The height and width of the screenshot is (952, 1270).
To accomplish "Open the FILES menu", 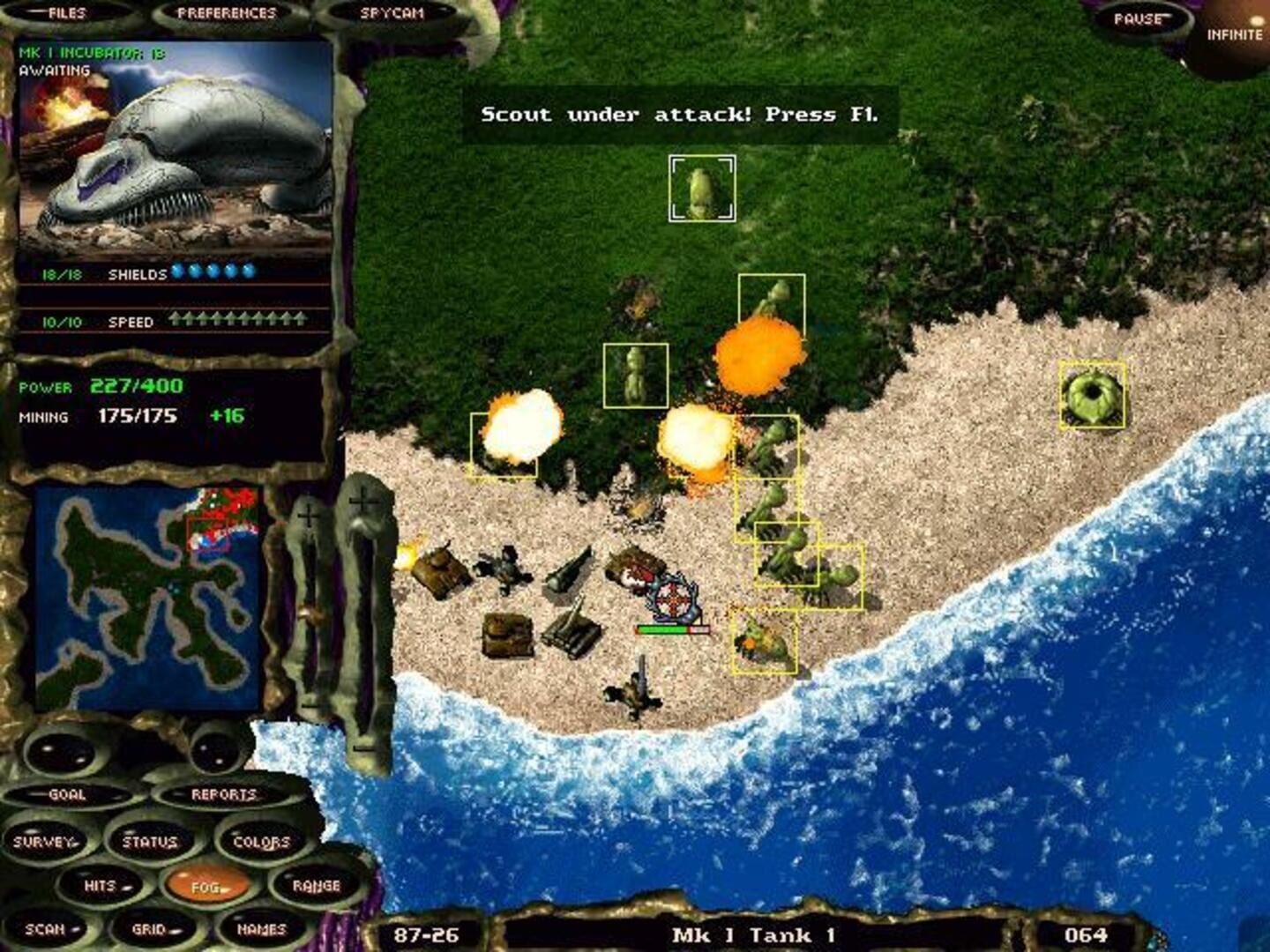I will coord(66,12).
